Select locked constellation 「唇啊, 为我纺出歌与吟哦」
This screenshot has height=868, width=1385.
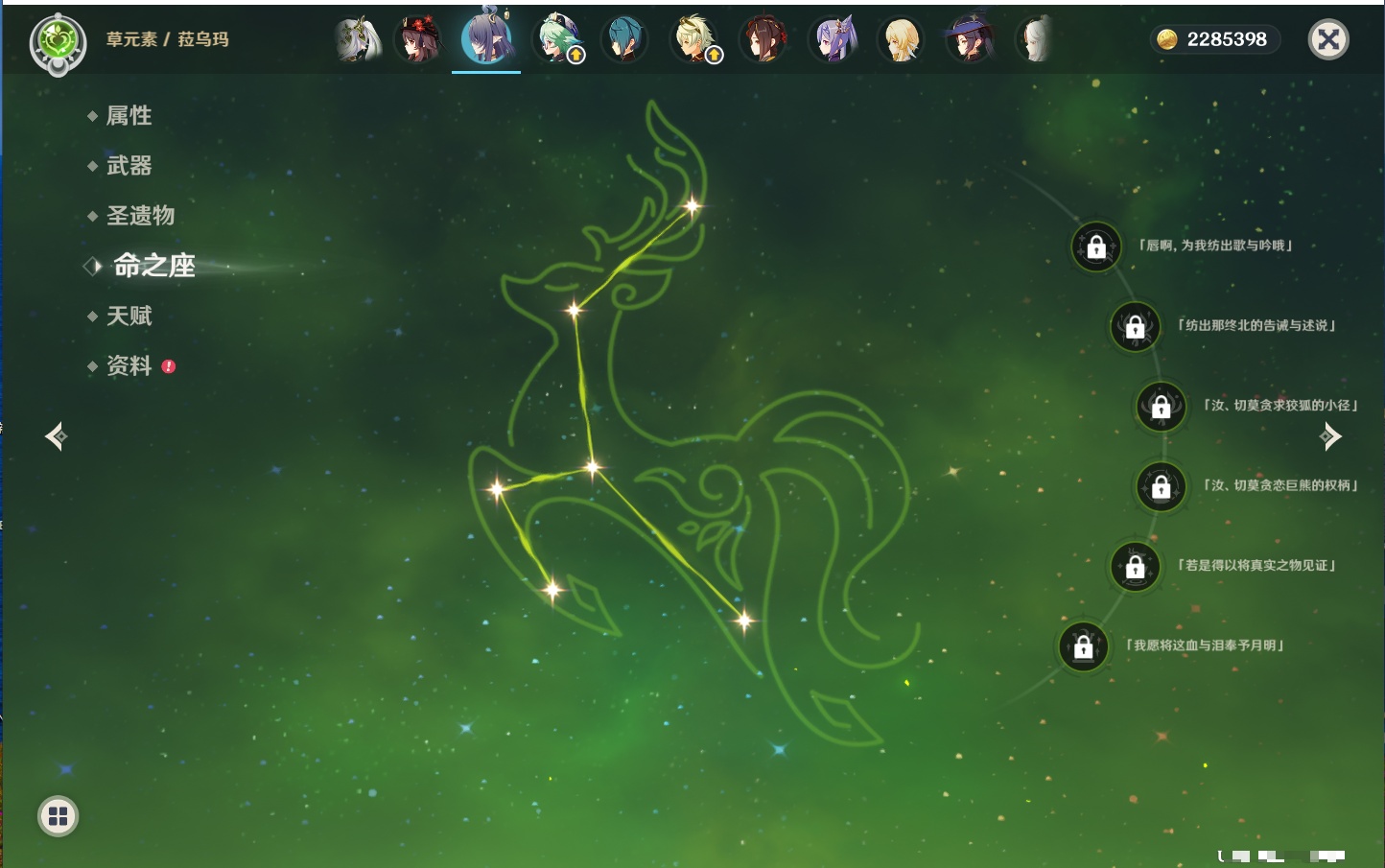1096,247
